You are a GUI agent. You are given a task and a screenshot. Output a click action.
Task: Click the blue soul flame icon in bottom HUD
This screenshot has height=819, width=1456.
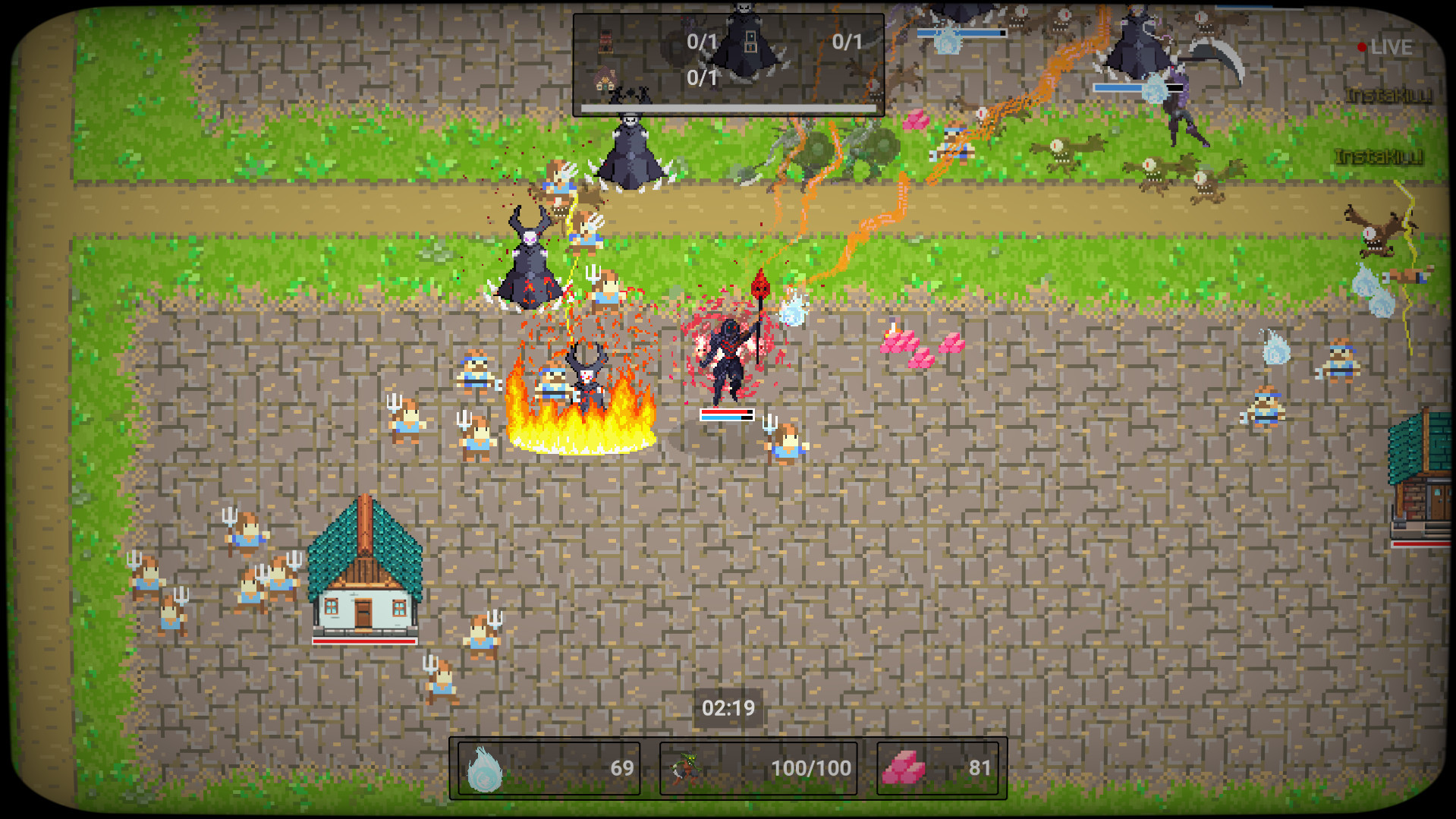[486, 768]
